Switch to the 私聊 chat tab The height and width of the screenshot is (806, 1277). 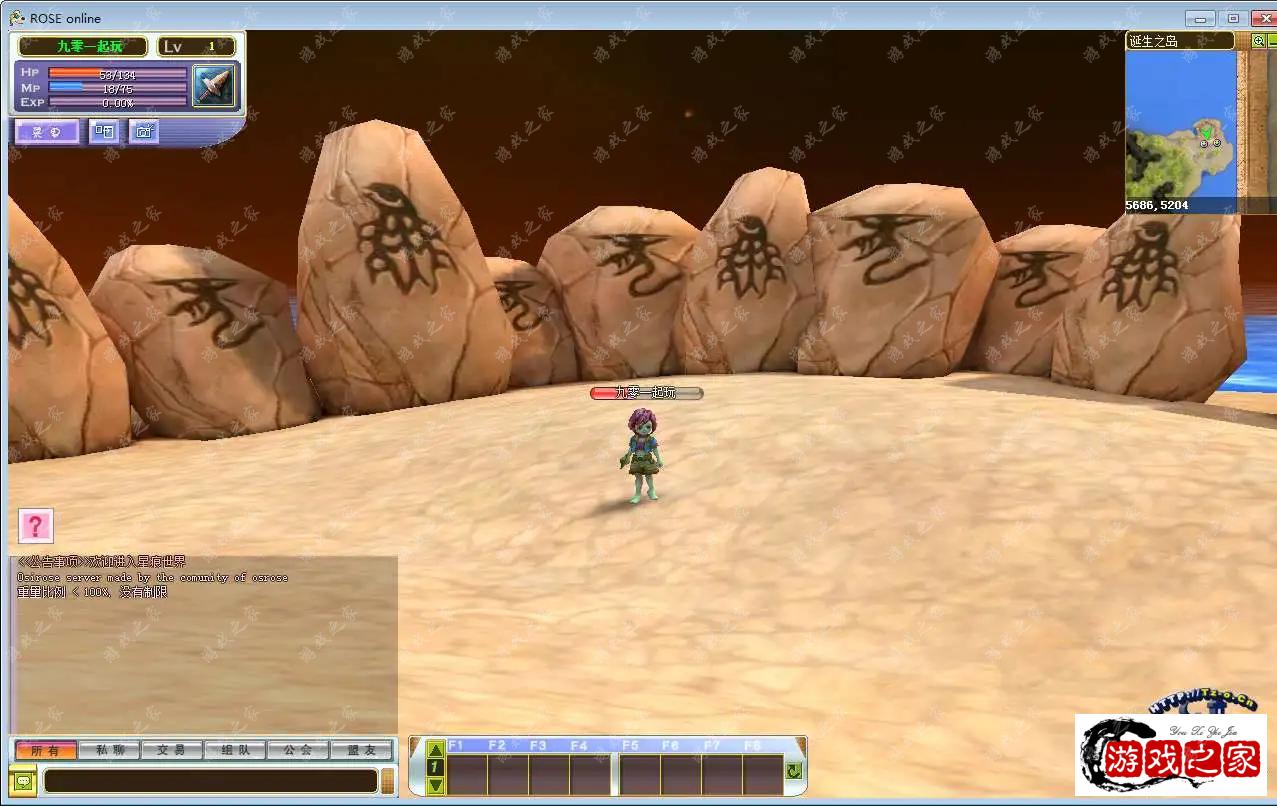108,750
